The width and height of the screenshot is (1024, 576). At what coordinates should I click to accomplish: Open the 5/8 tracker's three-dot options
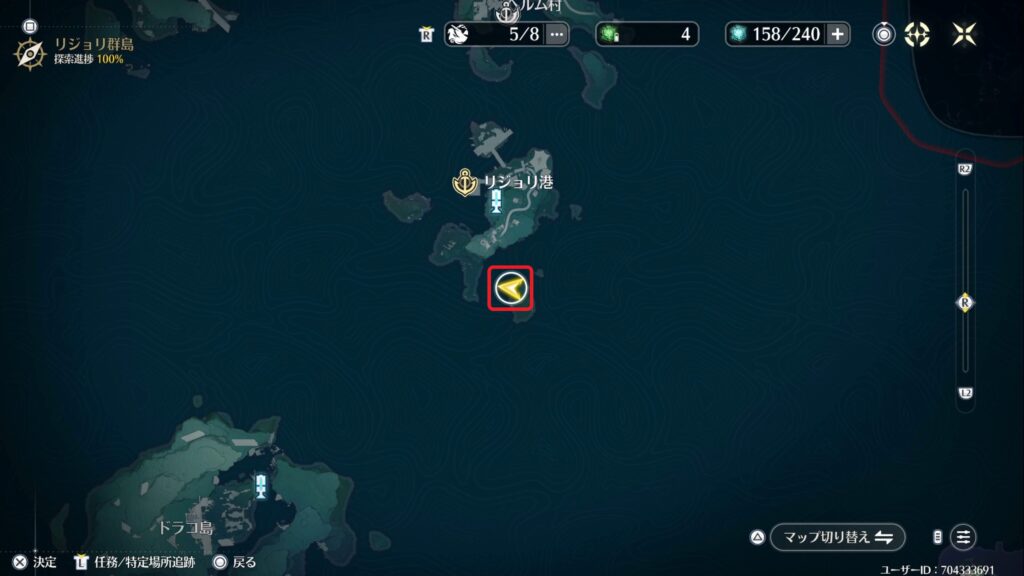point(557,34)
